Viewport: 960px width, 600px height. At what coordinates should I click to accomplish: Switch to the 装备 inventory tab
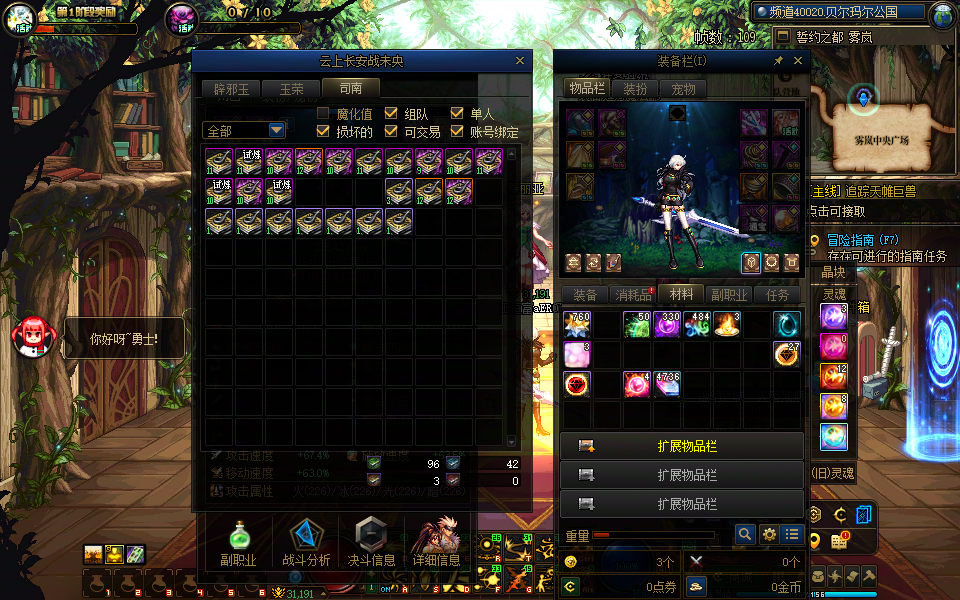click(x=585, y=295)
